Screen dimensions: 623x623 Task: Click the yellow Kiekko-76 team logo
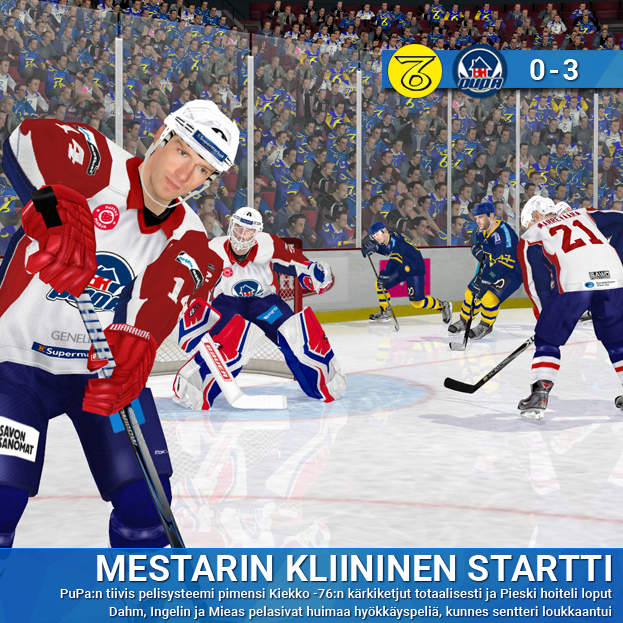tap(414, 70)
